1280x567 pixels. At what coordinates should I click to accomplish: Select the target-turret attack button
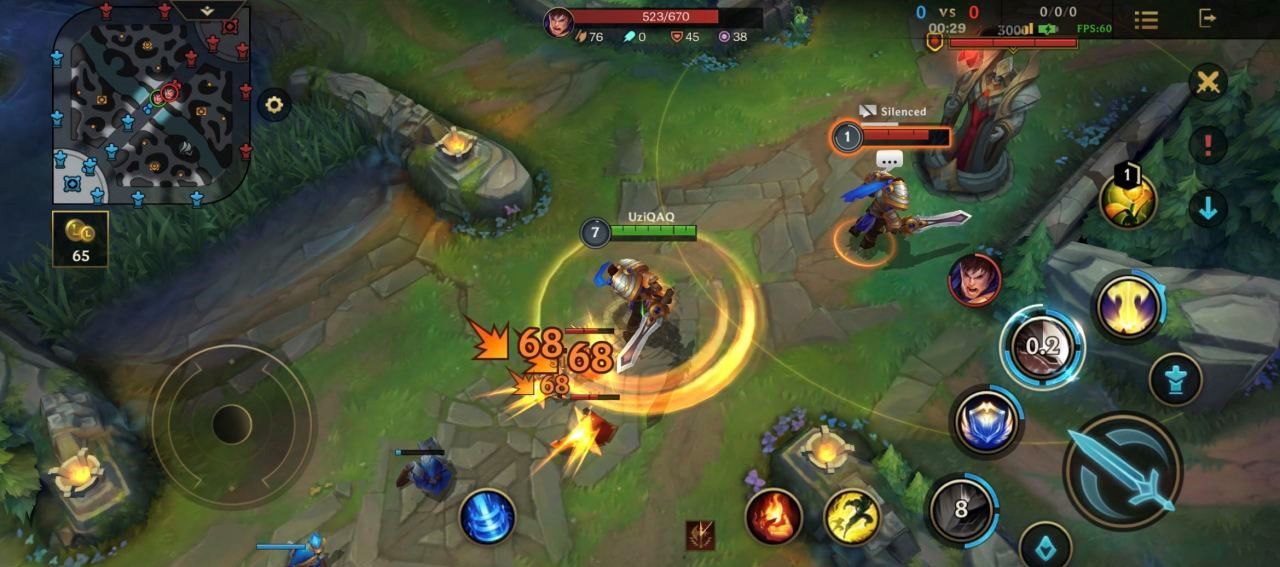click(x=1175, y=380)
